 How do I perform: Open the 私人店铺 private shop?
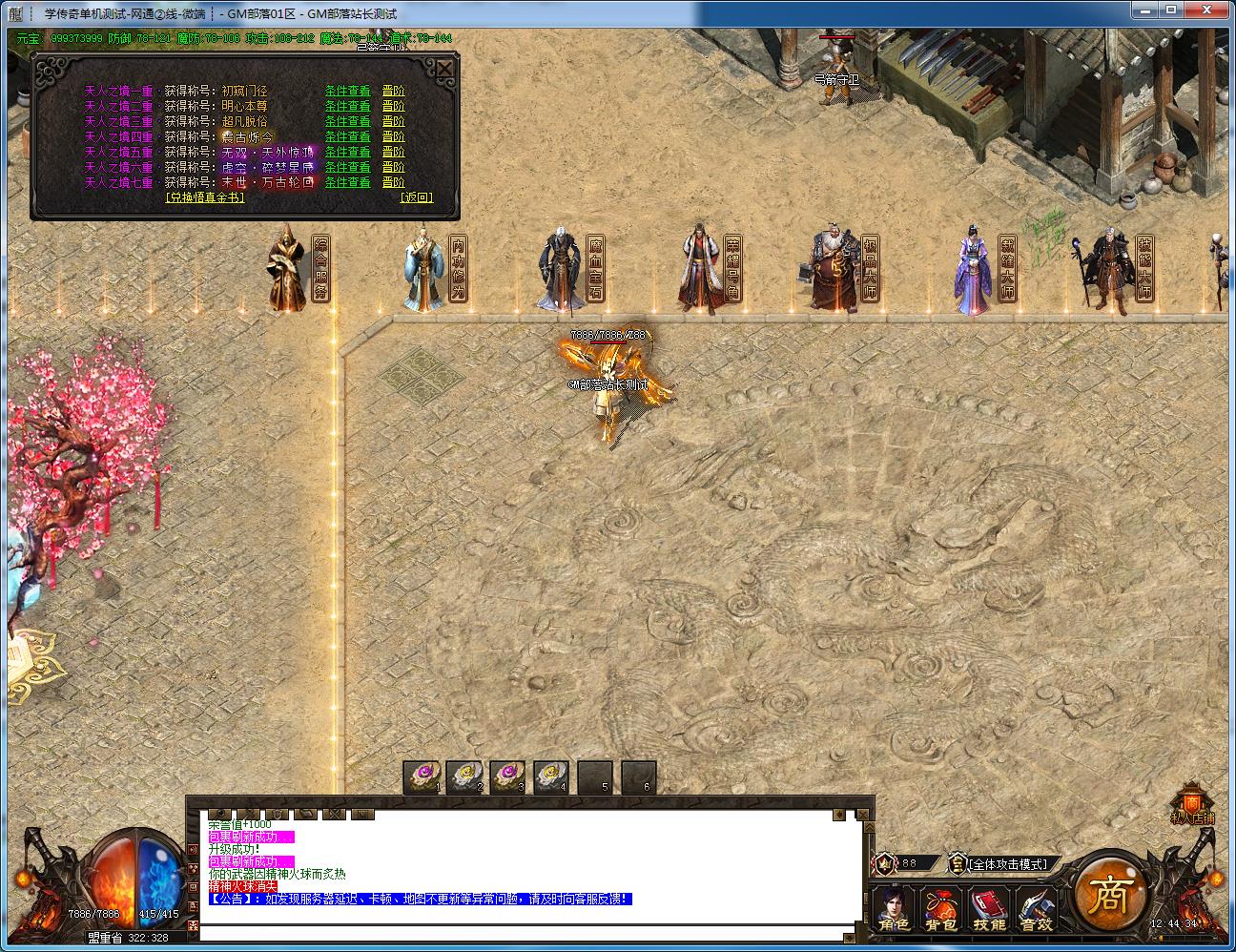pyautogui.click(x=1192, y=806)
